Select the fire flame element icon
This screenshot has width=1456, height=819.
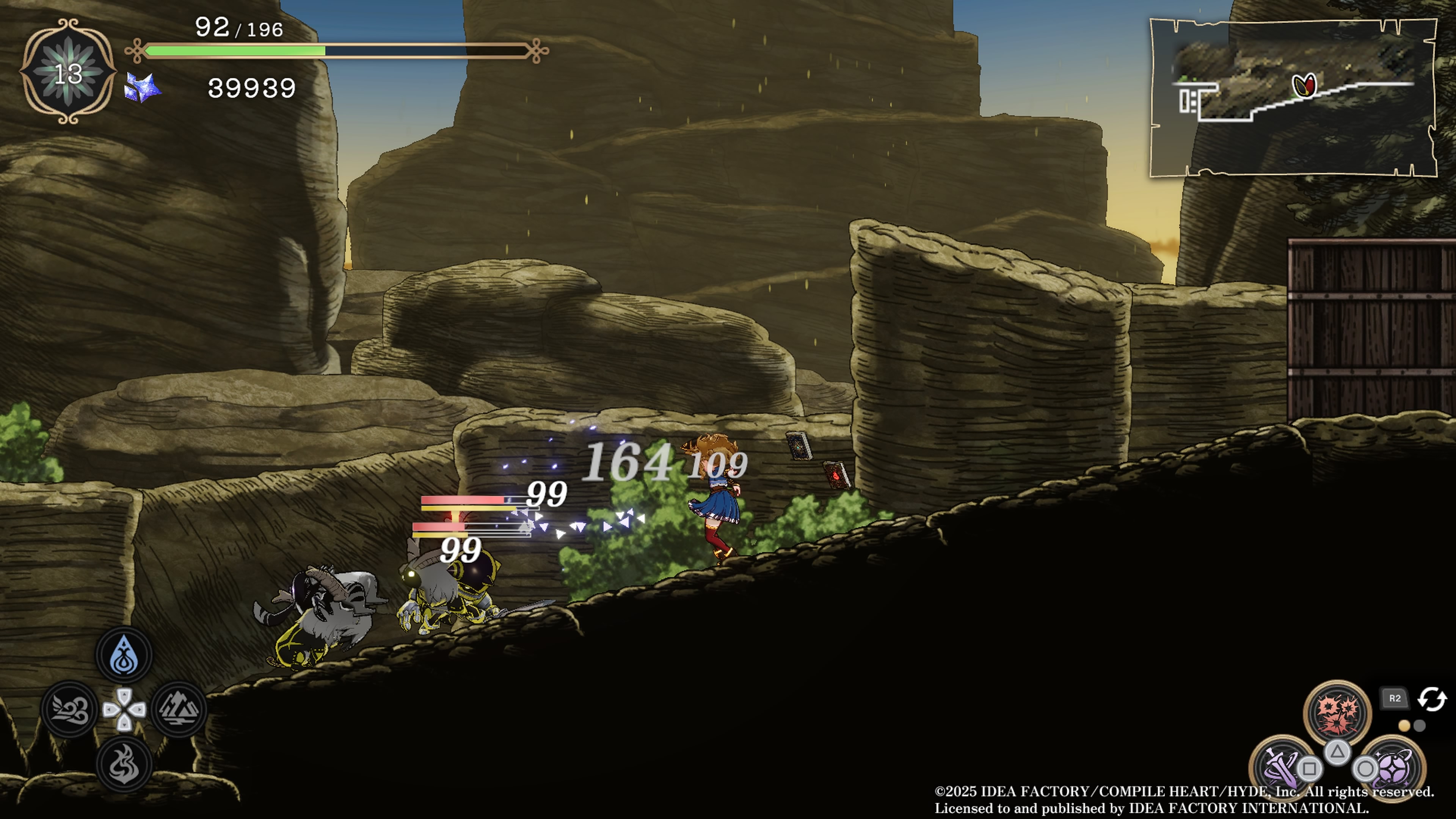point(124,764)
